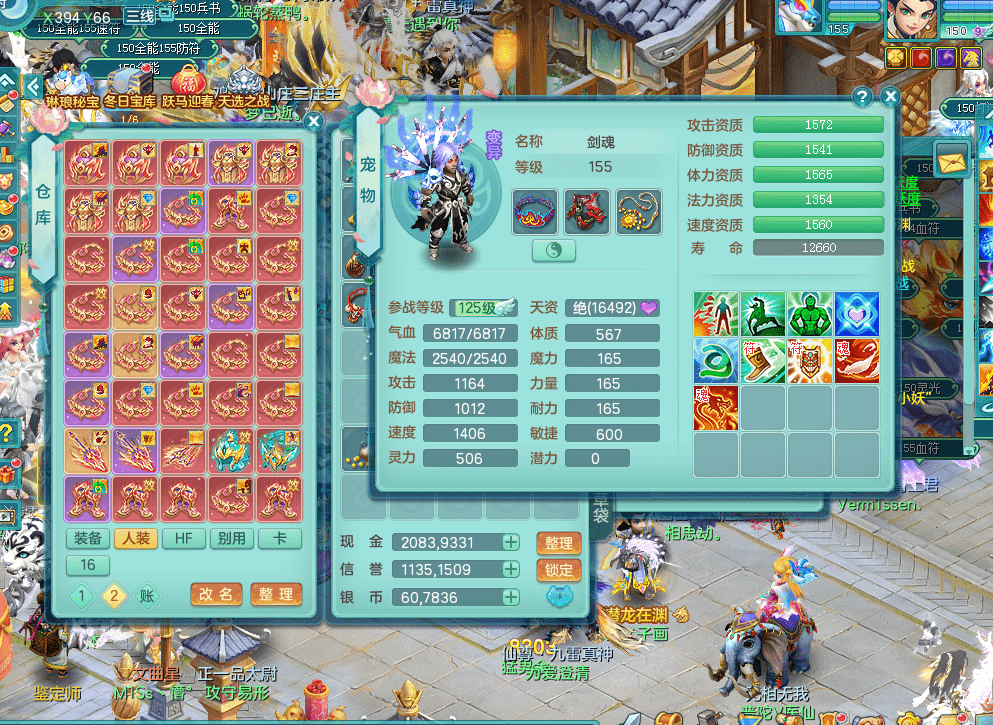Click the 改名 rename button
The width and height of the screenshot is (993, 725).
[216, 594]
